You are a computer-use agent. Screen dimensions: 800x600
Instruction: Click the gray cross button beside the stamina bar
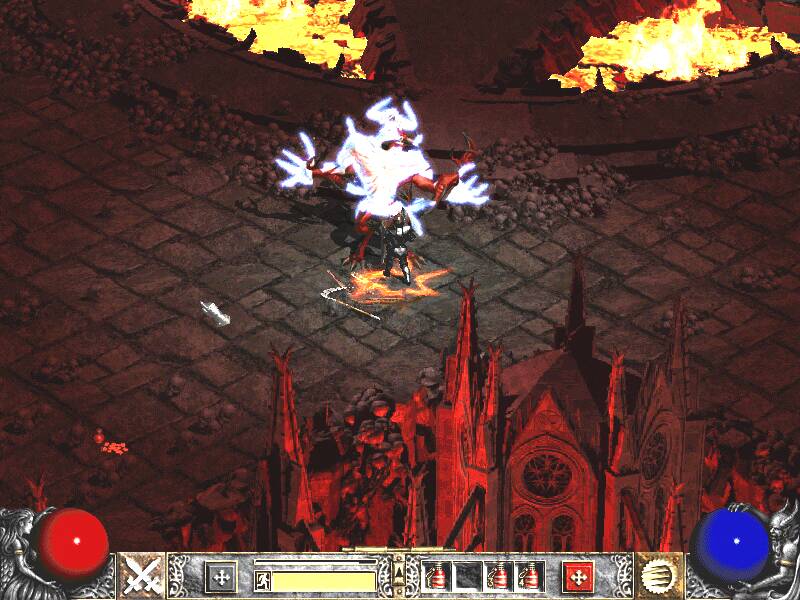(x=221, y=576)
